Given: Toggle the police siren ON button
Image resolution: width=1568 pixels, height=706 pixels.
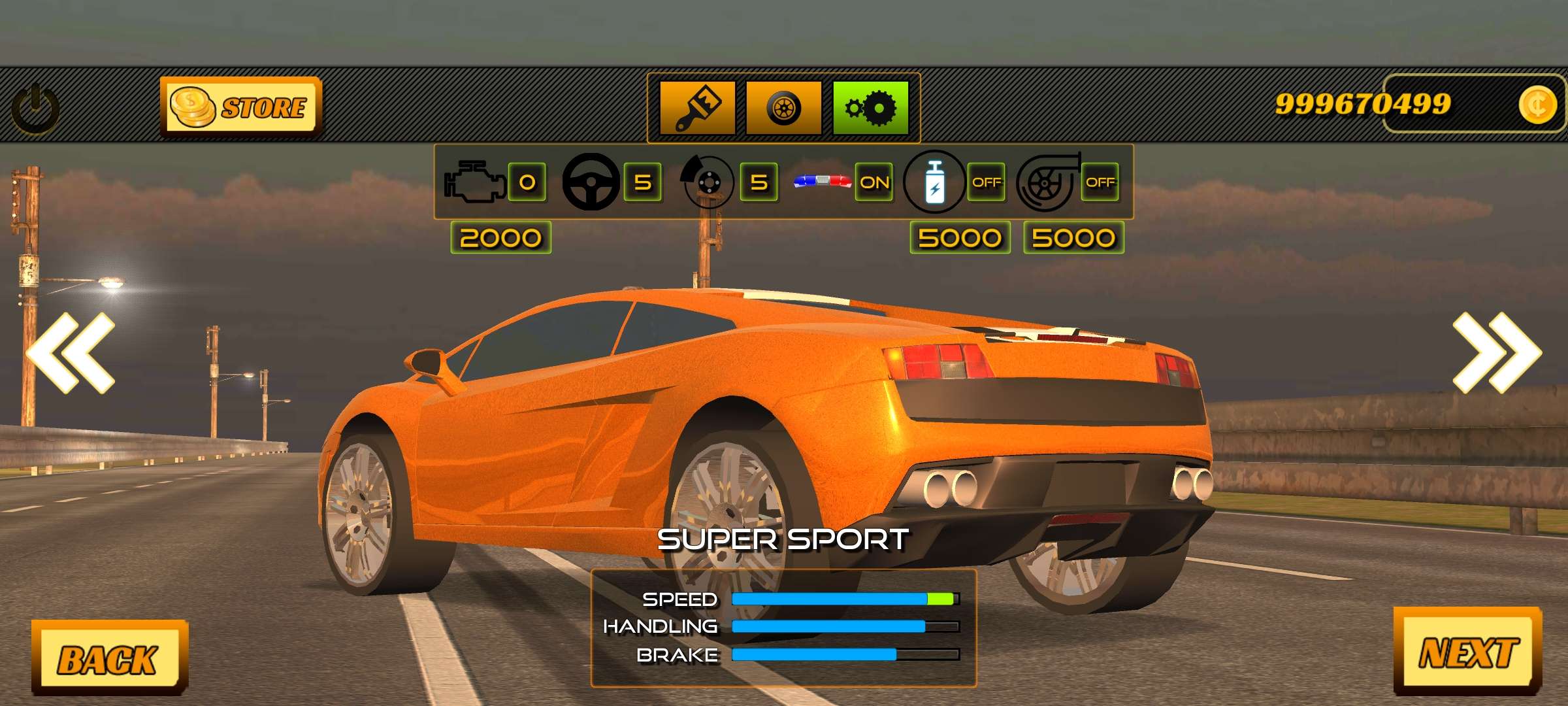Looking at the screenshot, I should (x=874, y=182).
